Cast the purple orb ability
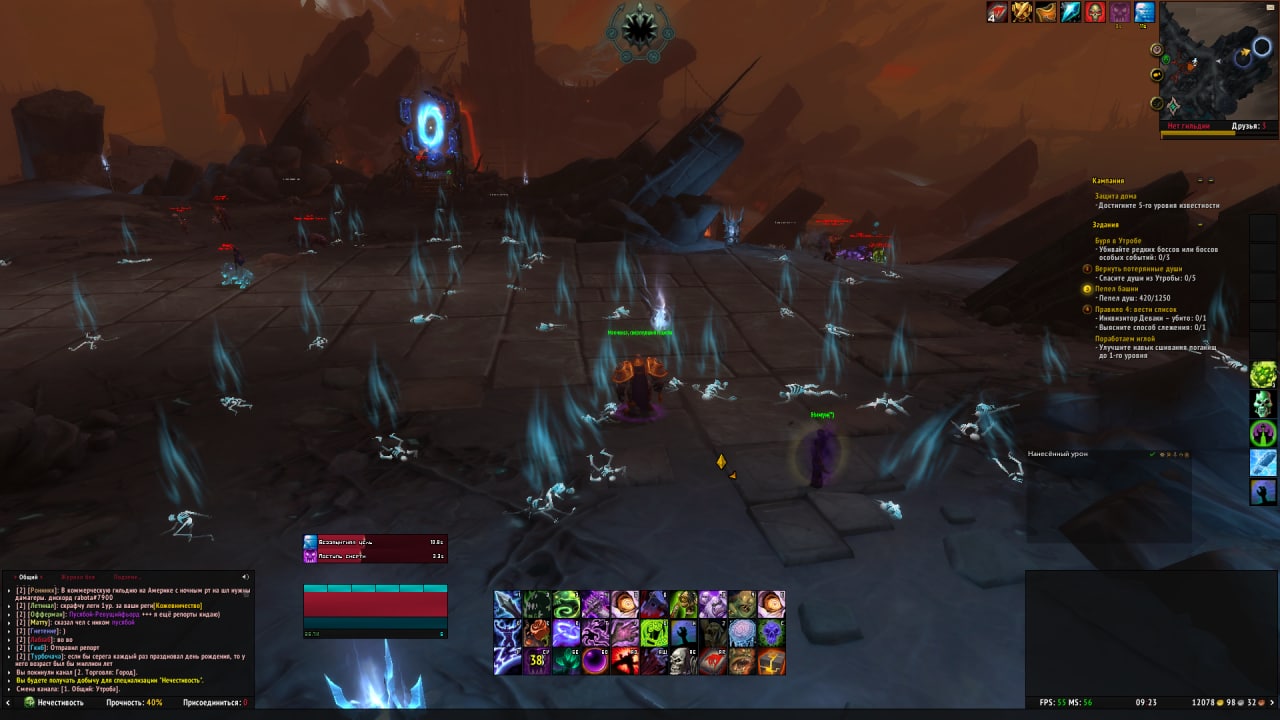This screenshot has height=720, width=1280. 596,661
